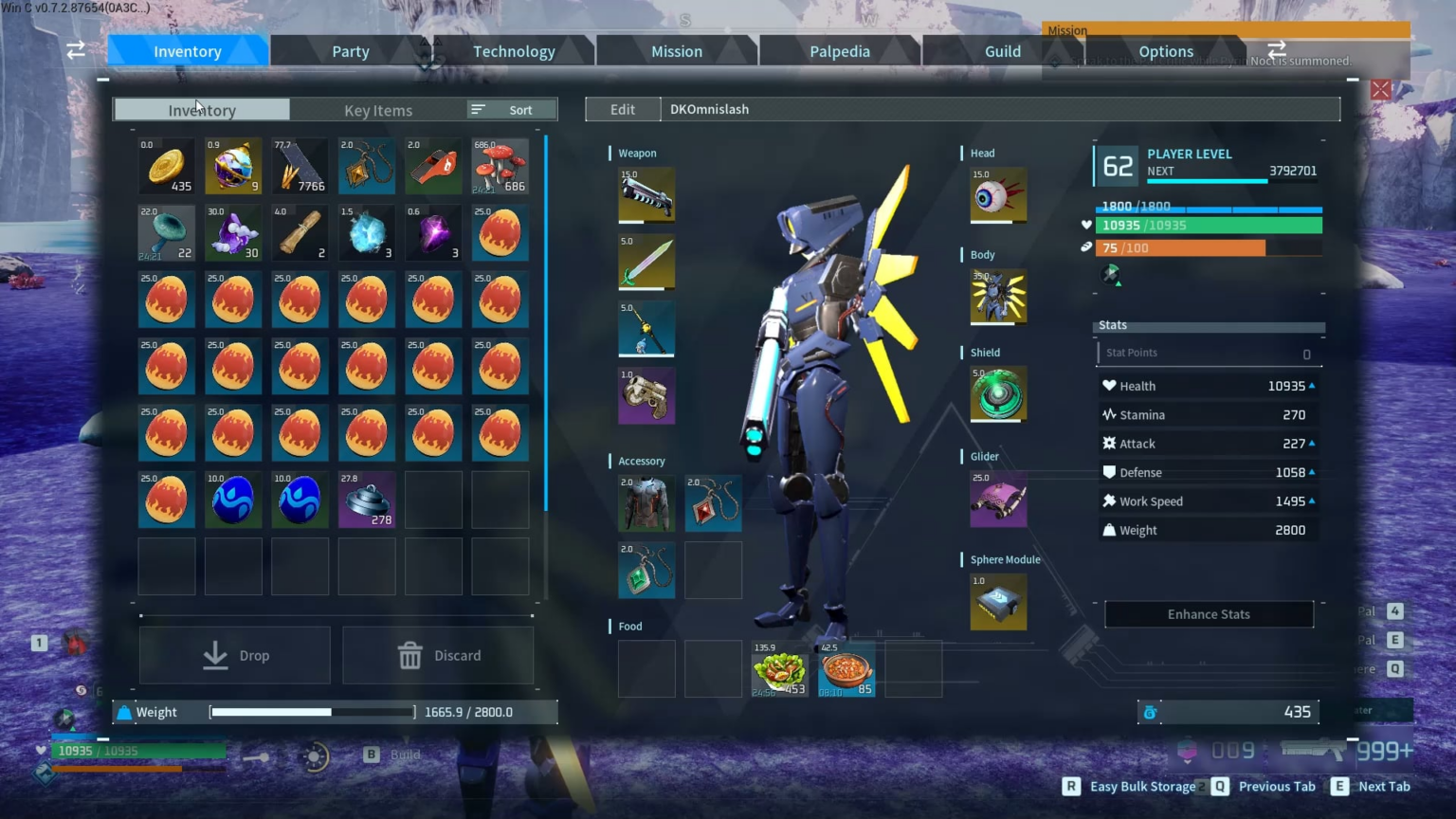Image resolution: width=1456 pixels, height=819 pixels.
Task: Select the Sphere Module slot item
Action: tap(997, 602)
